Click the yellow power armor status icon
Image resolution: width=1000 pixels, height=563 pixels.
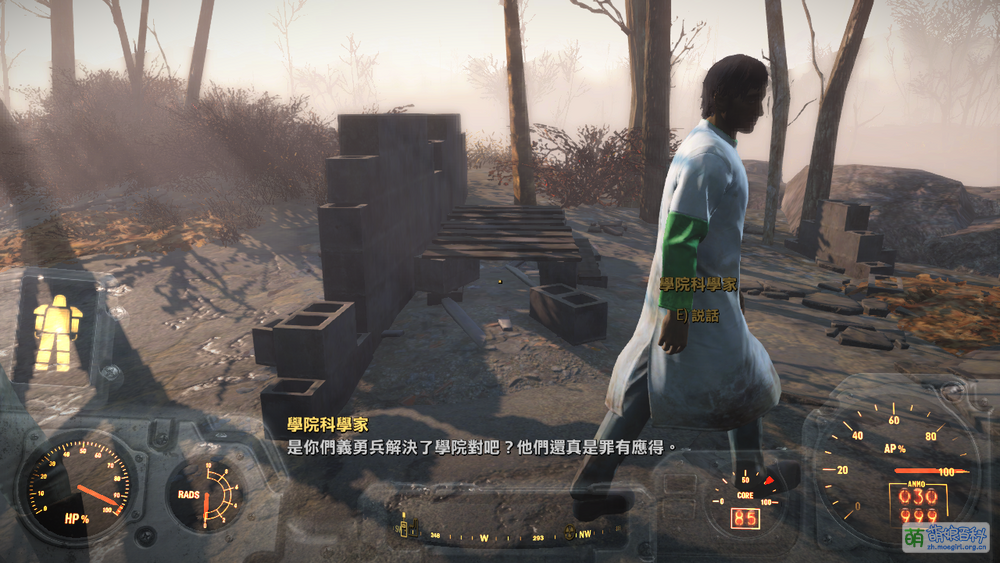(57, 331)
